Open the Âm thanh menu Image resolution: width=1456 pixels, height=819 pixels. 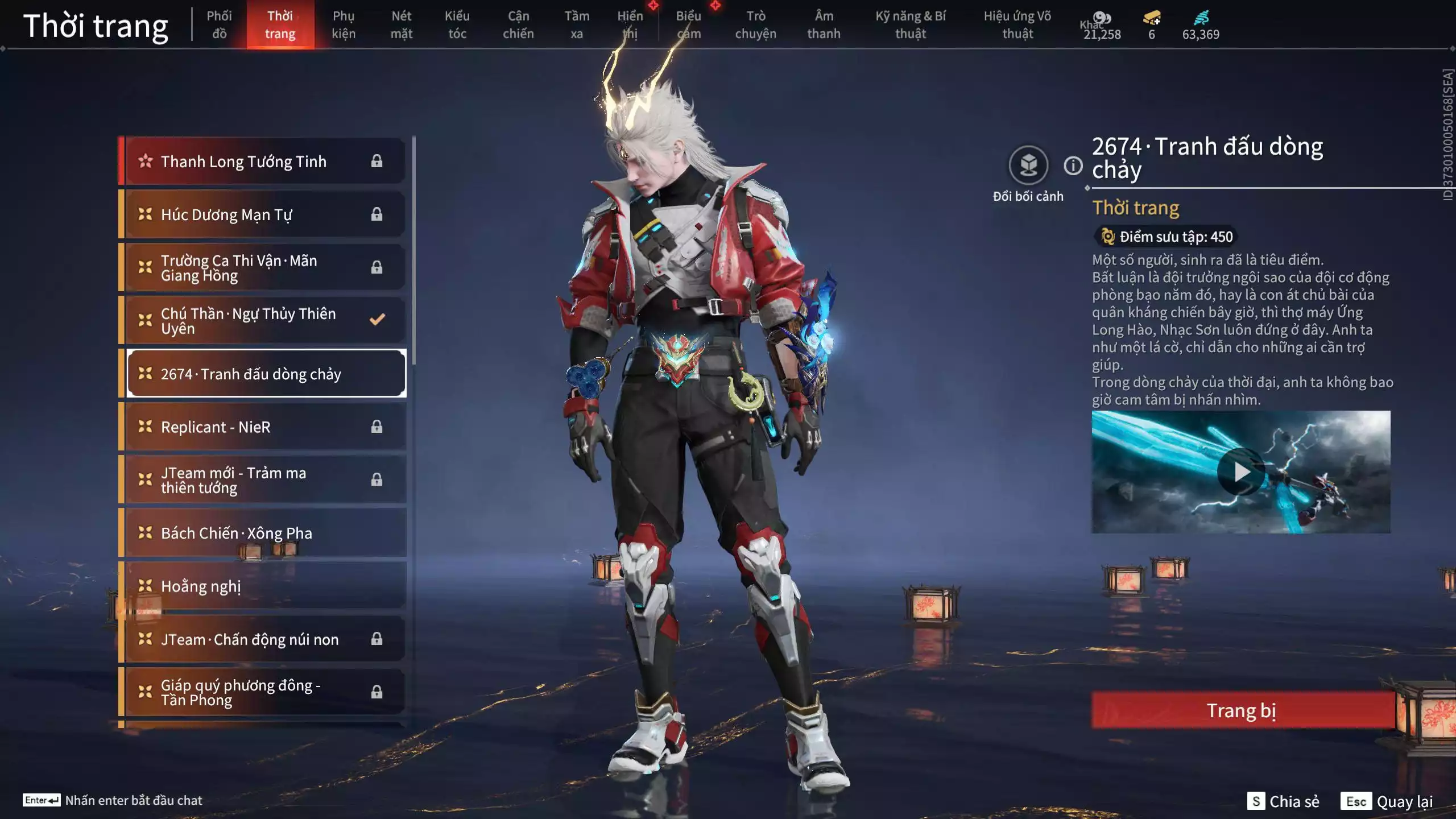pyautogui.click(x=823, y=24)
